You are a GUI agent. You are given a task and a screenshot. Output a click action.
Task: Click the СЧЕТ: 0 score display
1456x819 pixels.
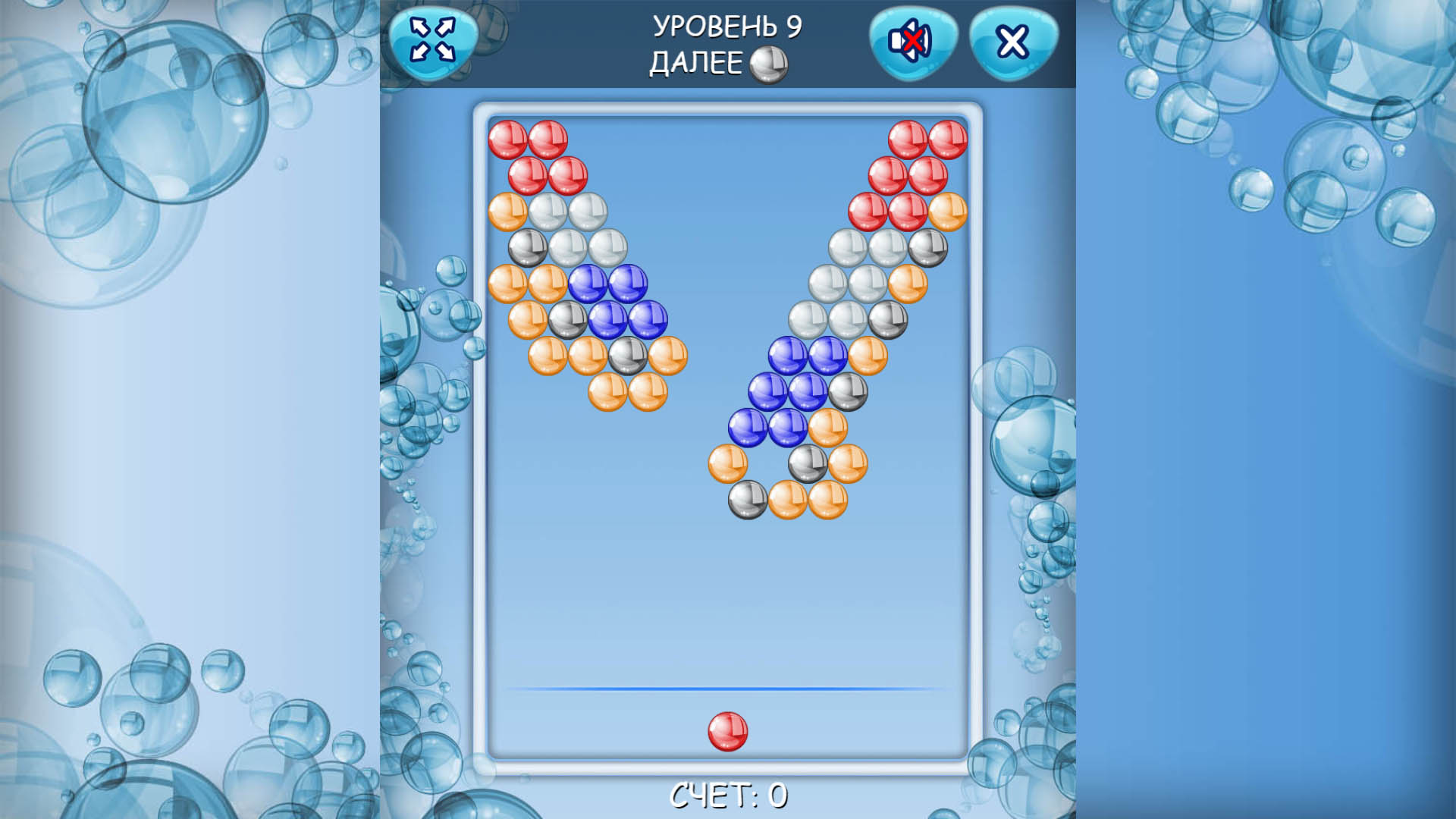point(727,795)
